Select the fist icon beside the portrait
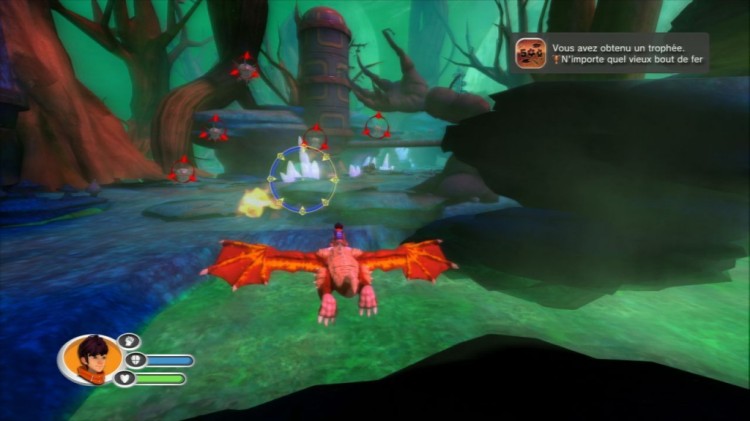Viewport: 750px width, 421px height. pos(130,341)
